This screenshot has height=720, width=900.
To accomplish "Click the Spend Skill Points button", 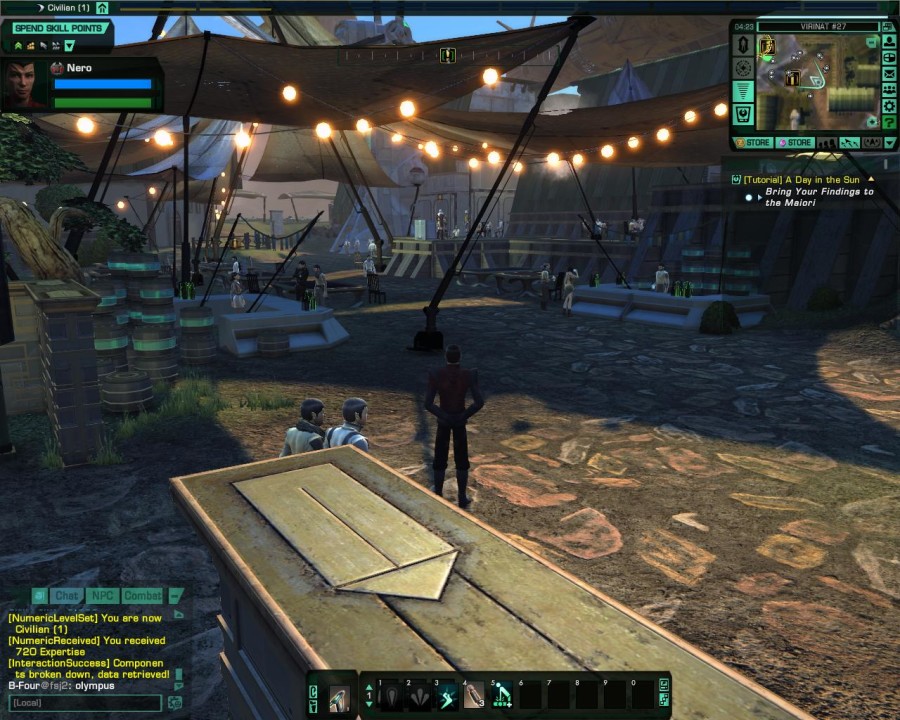I will [x=58, y=28].
